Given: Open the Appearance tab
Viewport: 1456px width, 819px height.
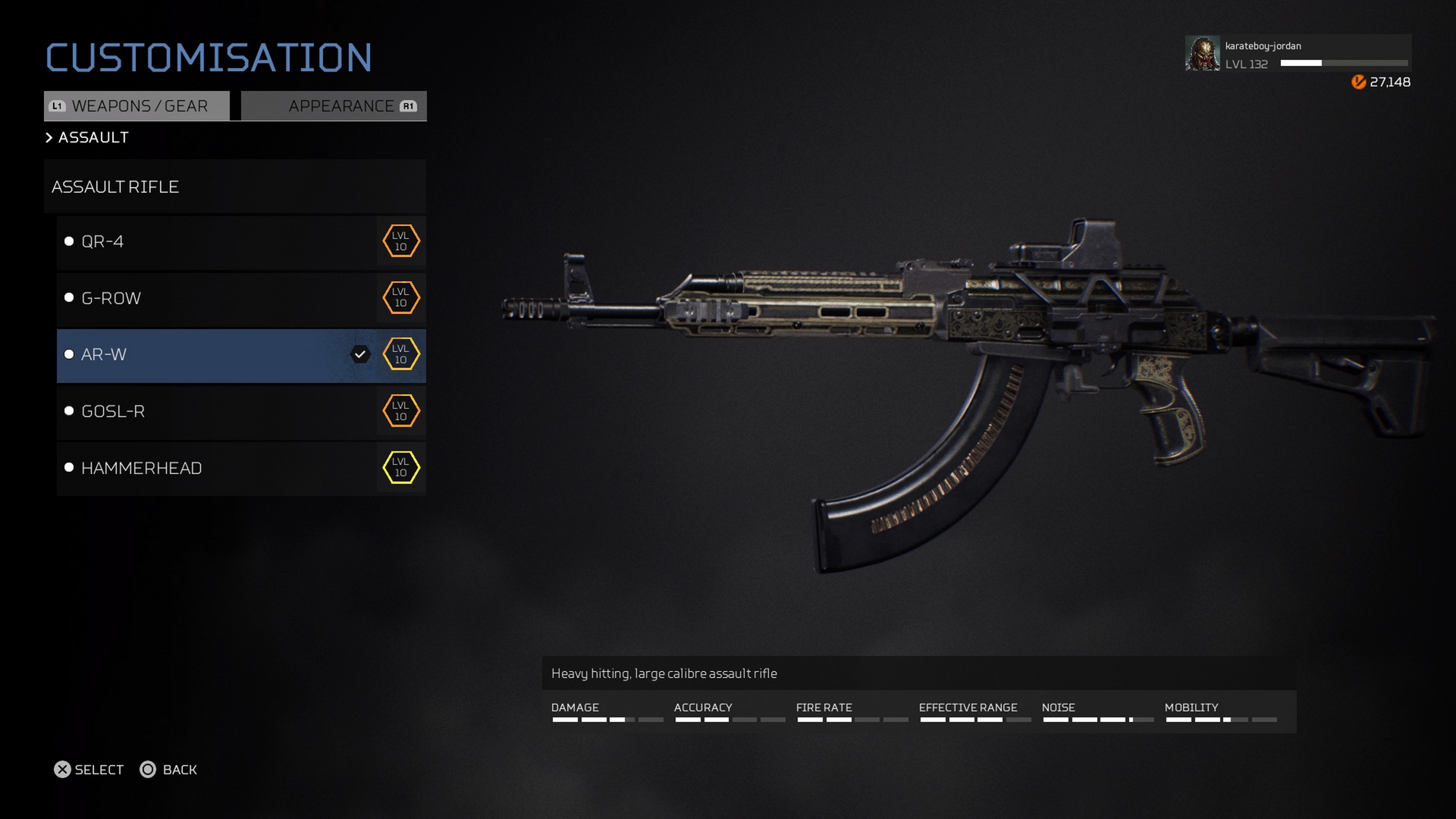Looking at the screenshot, I should point(334,106).
